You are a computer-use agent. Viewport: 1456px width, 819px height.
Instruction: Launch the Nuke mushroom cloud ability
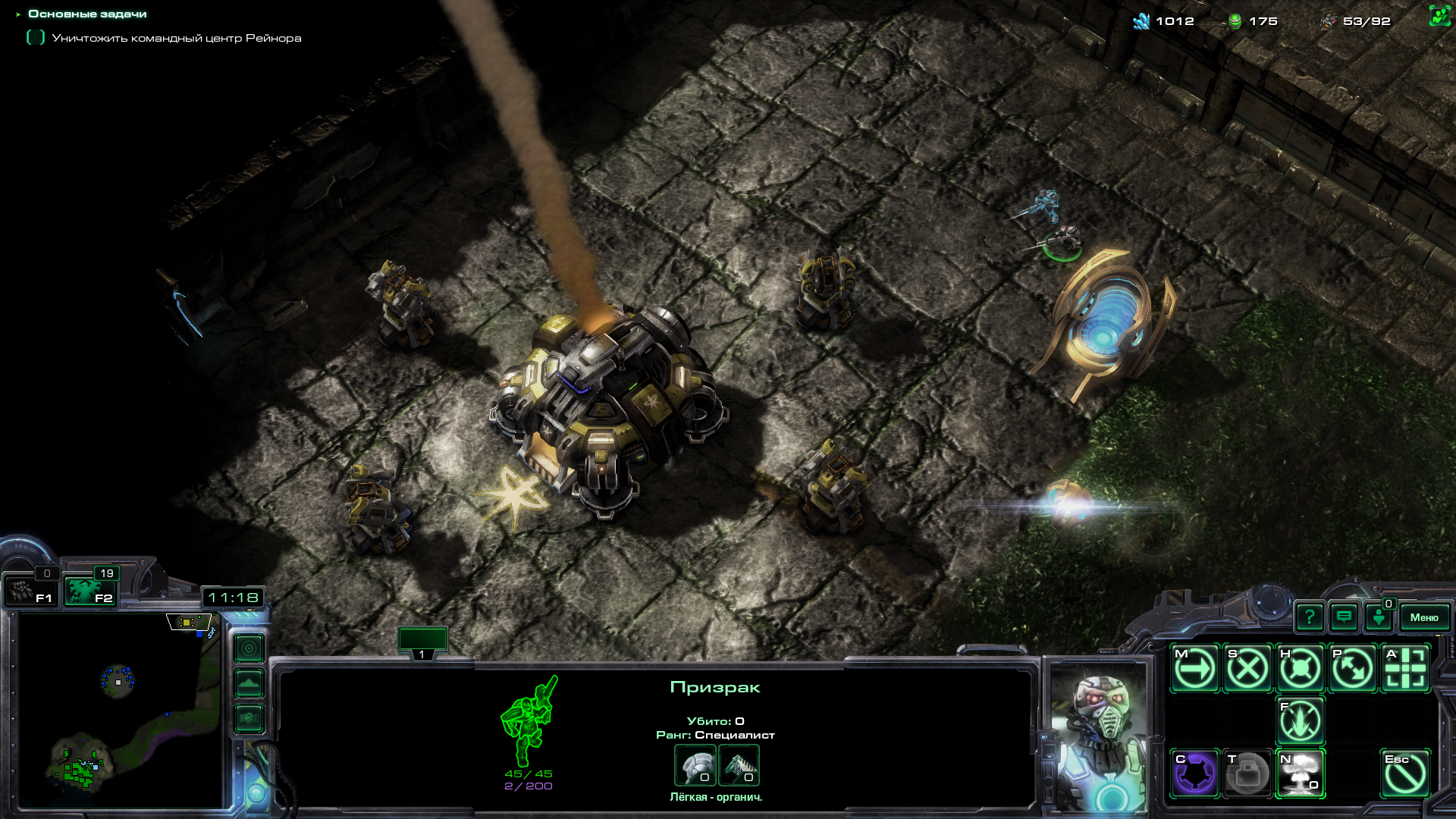click(1300, 773)
